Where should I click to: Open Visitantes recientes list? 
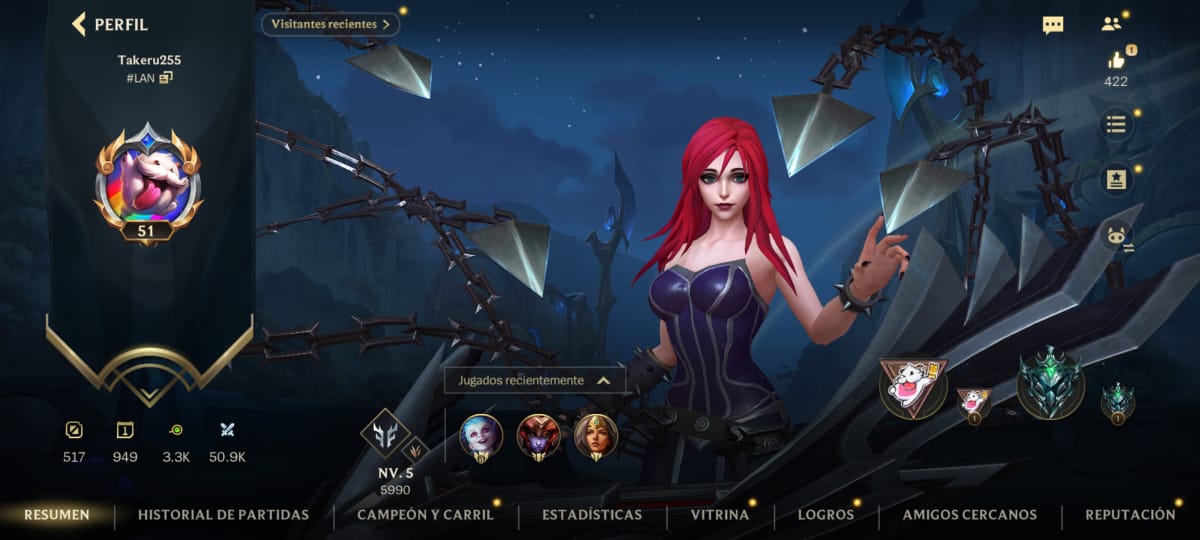point(330,24)
